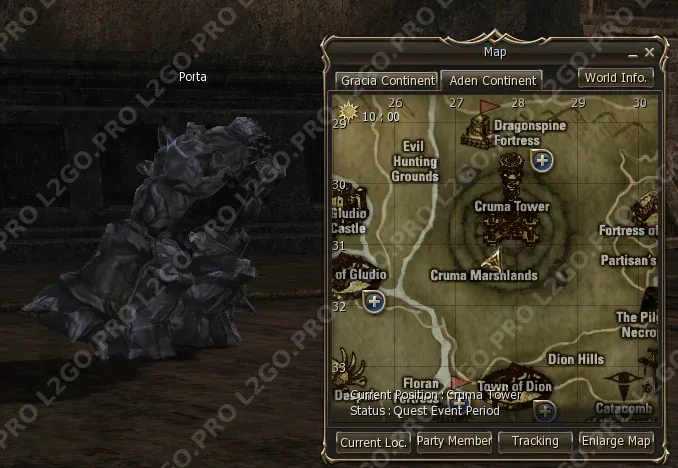Click the Party Member button
Screen dimensions: 678x468
coord(454,441)
